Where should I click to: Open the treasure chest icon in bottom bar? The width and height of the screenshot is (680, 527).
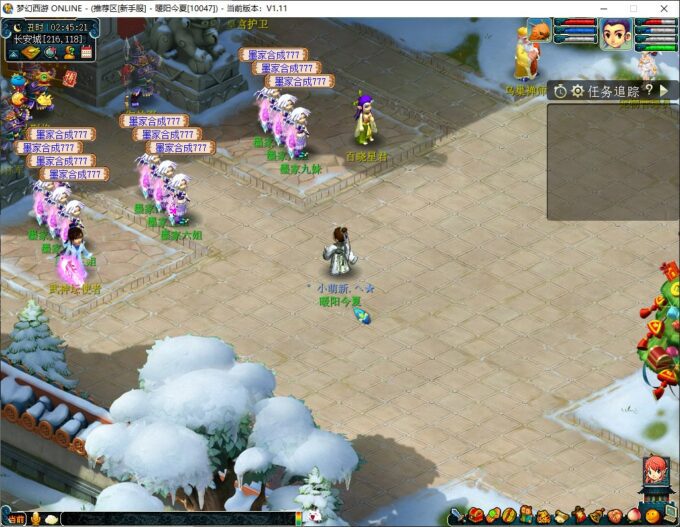[x=476, y=516]
